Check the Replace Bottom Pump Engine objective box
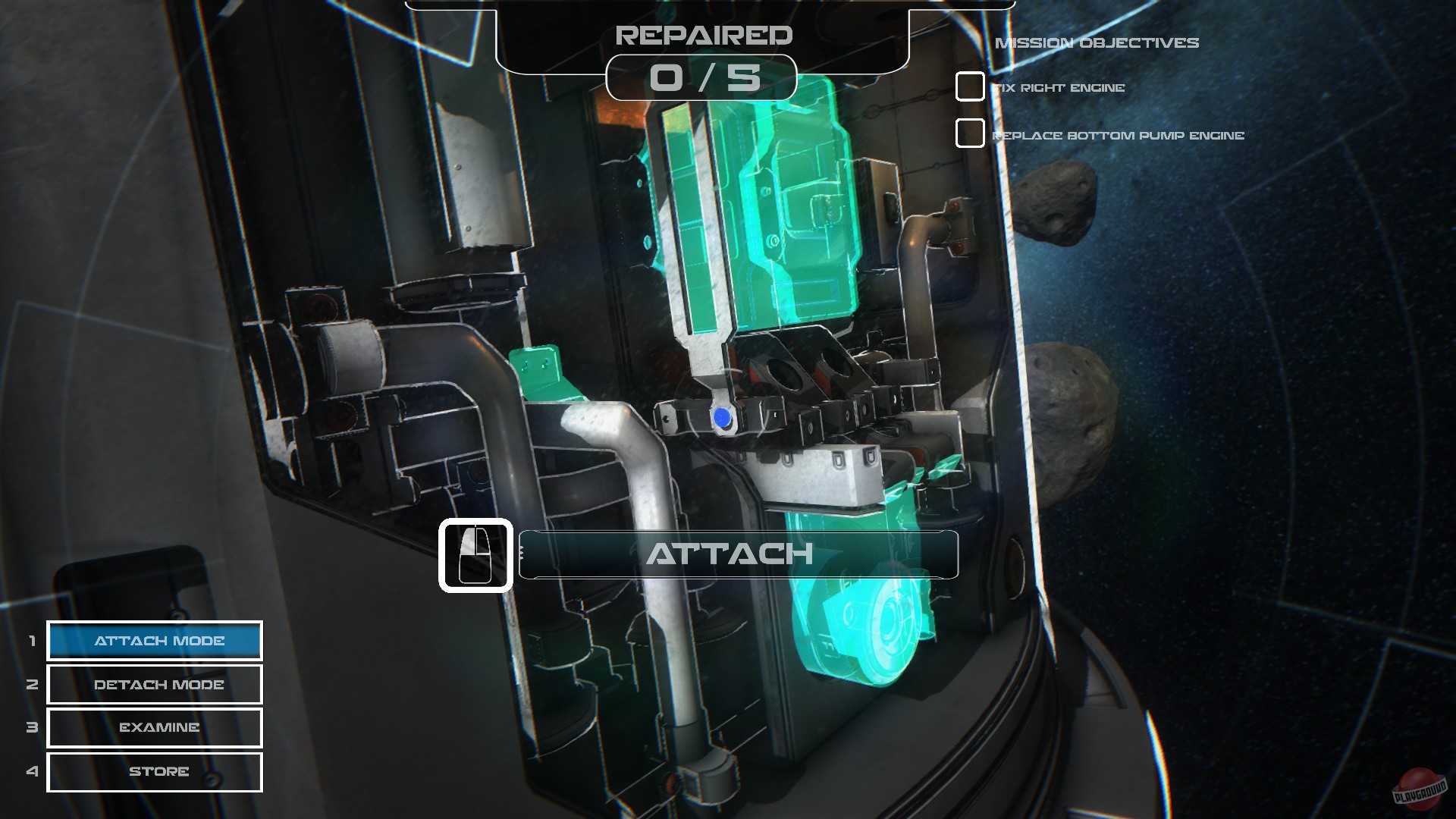This screenshot has height=819, width=1456. [968, 133]
